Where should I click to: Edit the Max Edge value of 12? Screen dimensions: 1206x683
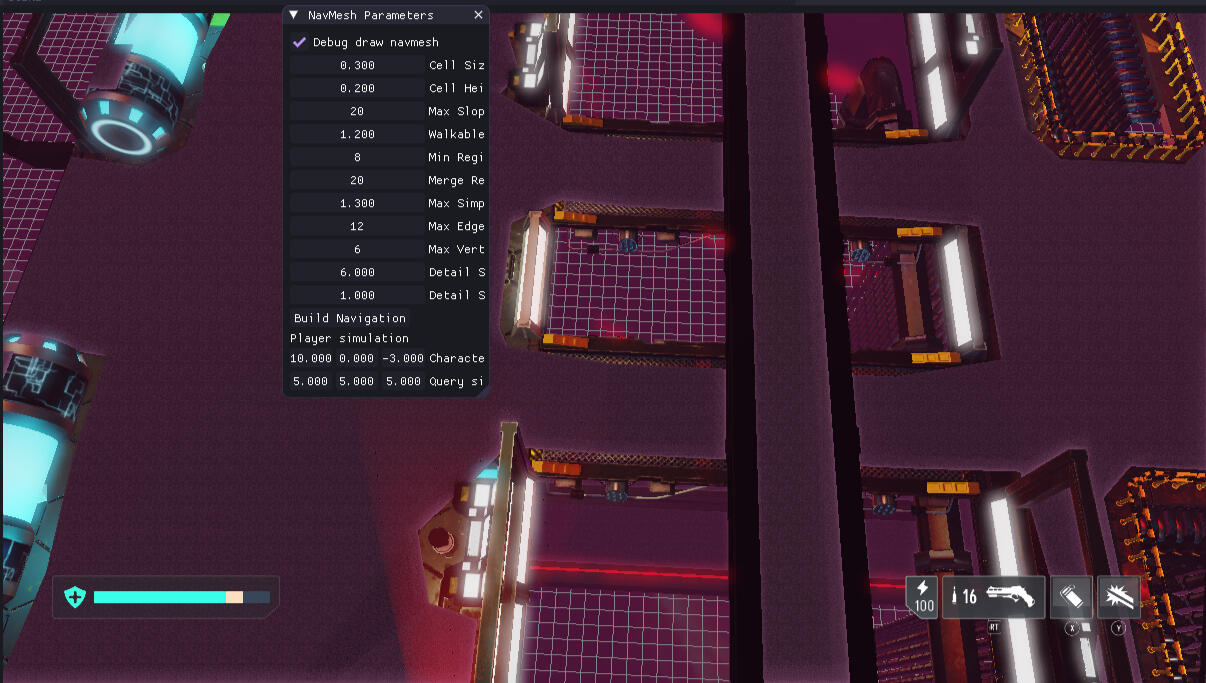click(357, 226)
